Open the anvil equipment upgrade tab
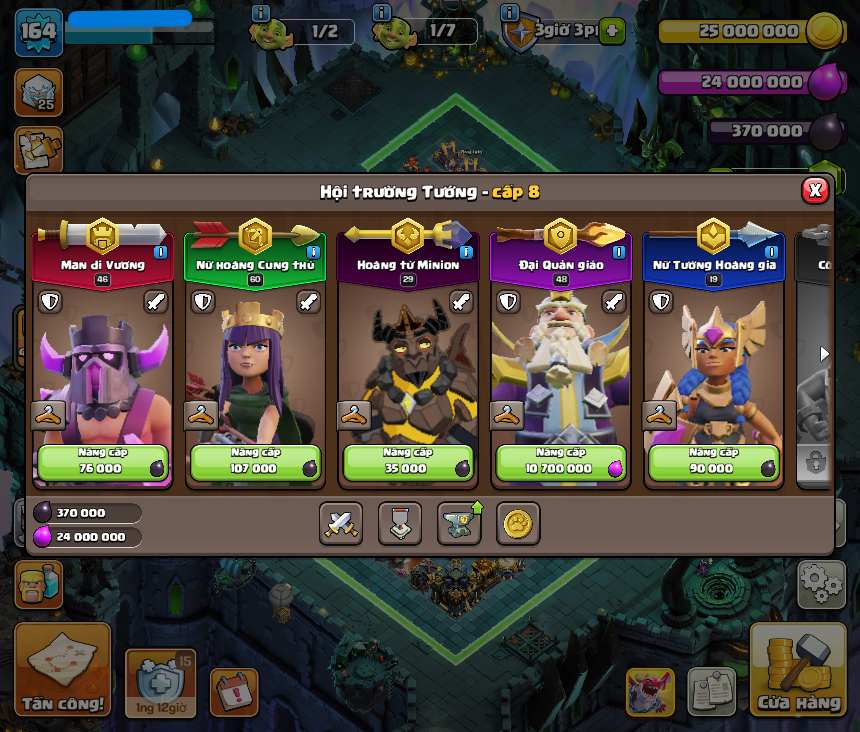This screenshot has width=860, height=732. pos(459,523)
